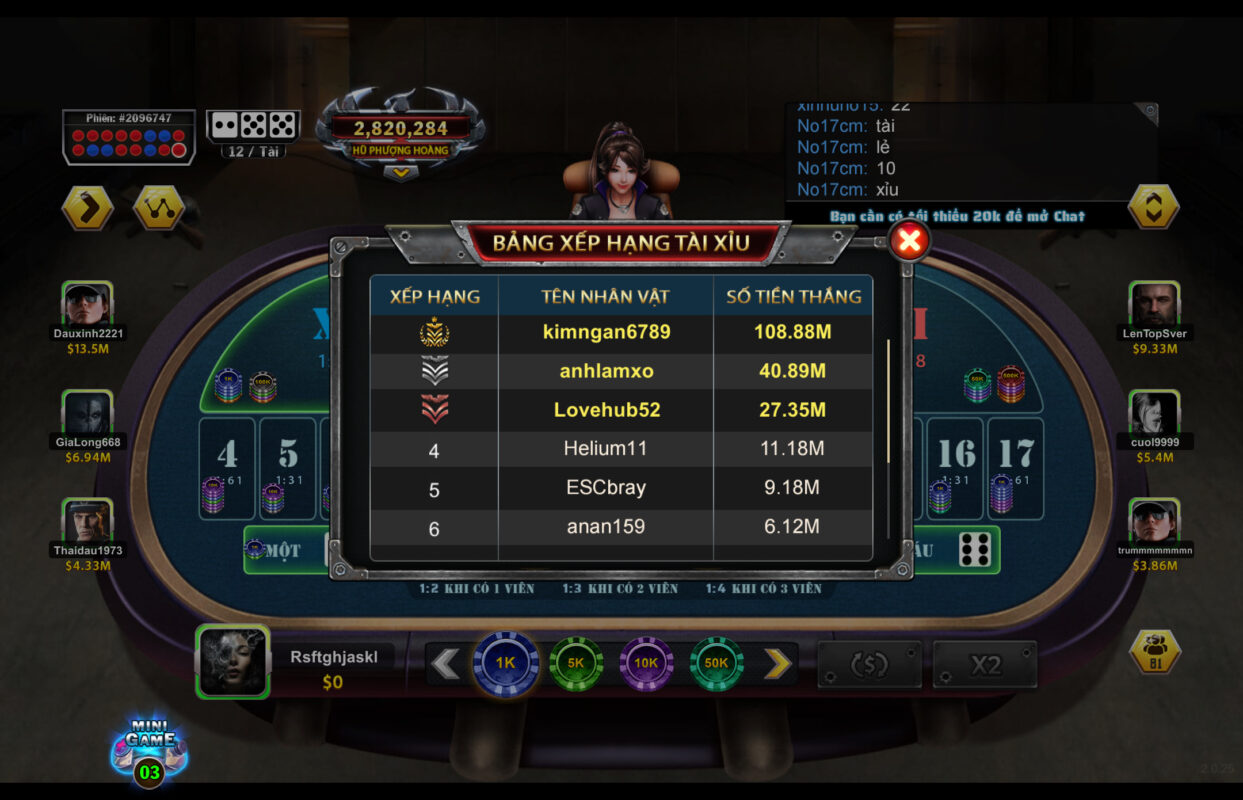Select the Lovehub52 leaderboard row
This screenshot has width=1243, height=800.
[x=620, y=410]
